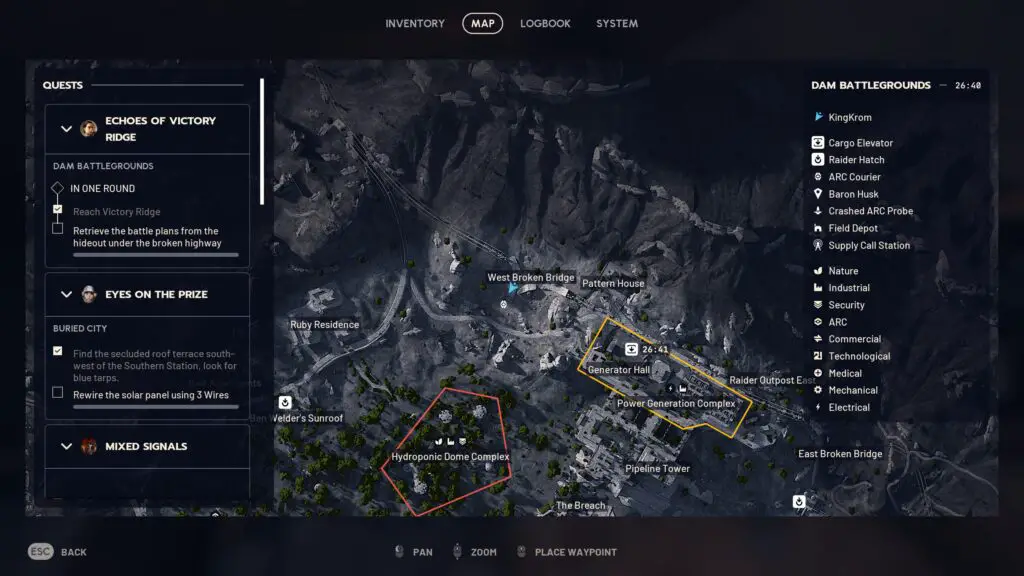Screen dimensions: 1024x576
Task: Collapse the Echoes of Victory Ridge quest
Action: (x=66, y=129)
